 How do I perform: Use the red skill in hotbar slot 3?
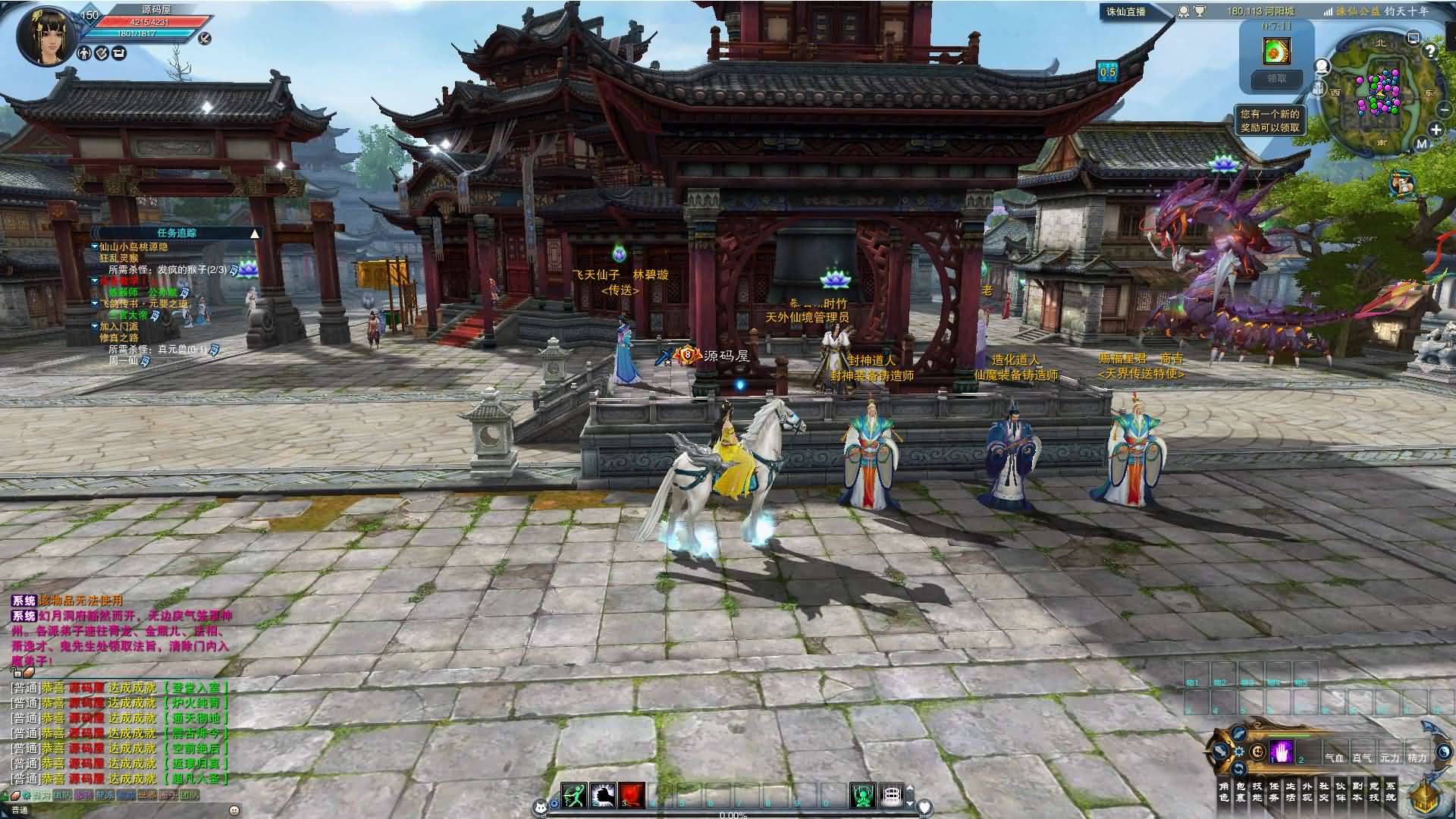(x=631, y=795)
